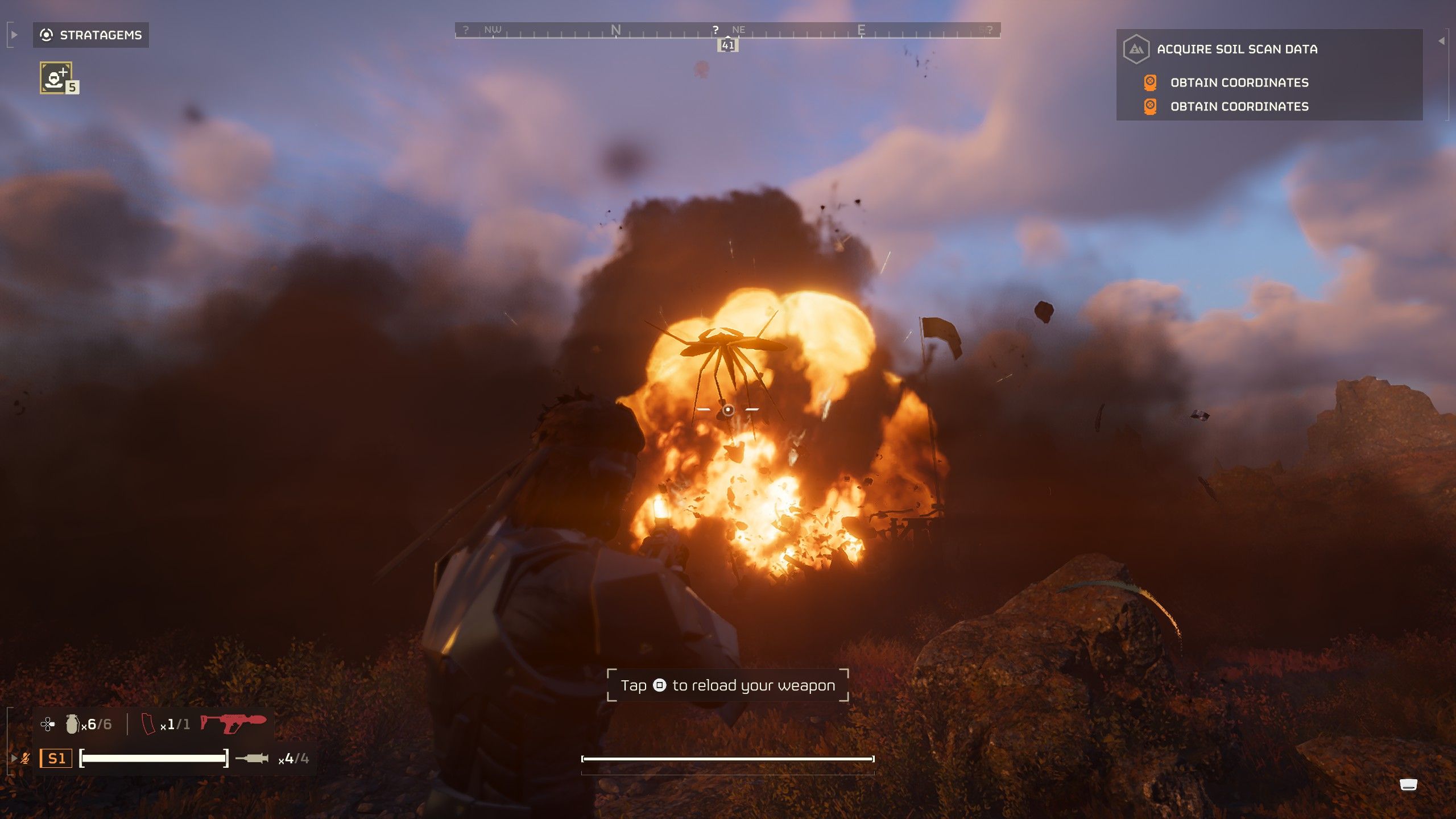Toggle the muted microphone icon
Screen dimensions: 1456x819
pyautogui.click(x=25, y=758)
